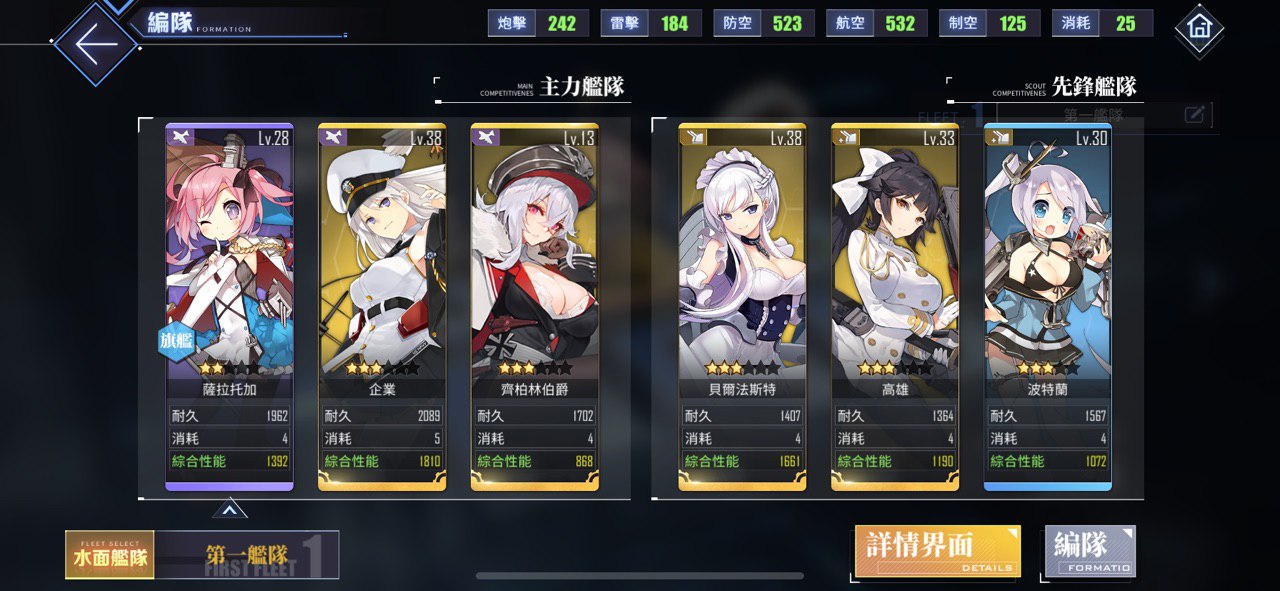Select the 薩拉托加 flagship card
Image resolution: width=1280 pixels, height=591 pixels.
click(x=229, y=300)
